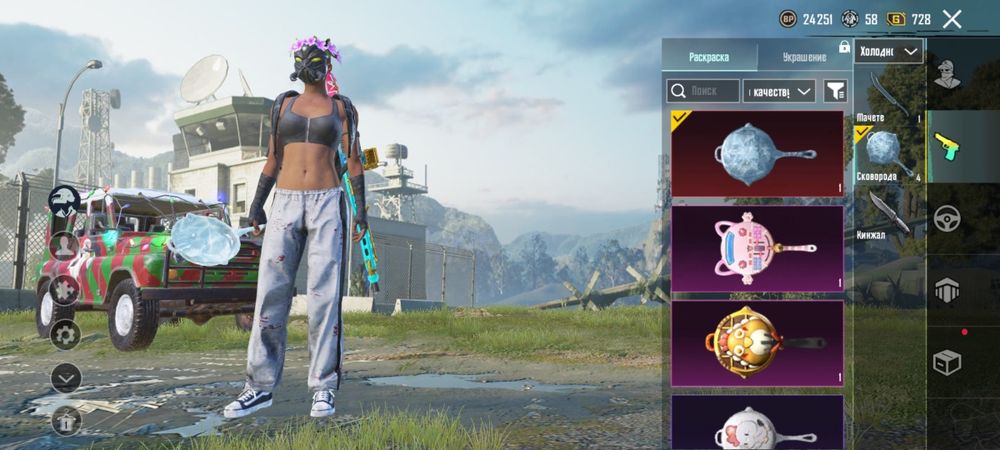Image resolution: width=1000 pixels, height=450 pixels.
Task: Switch to the Раскраска tab
Action: click(709, 56)
